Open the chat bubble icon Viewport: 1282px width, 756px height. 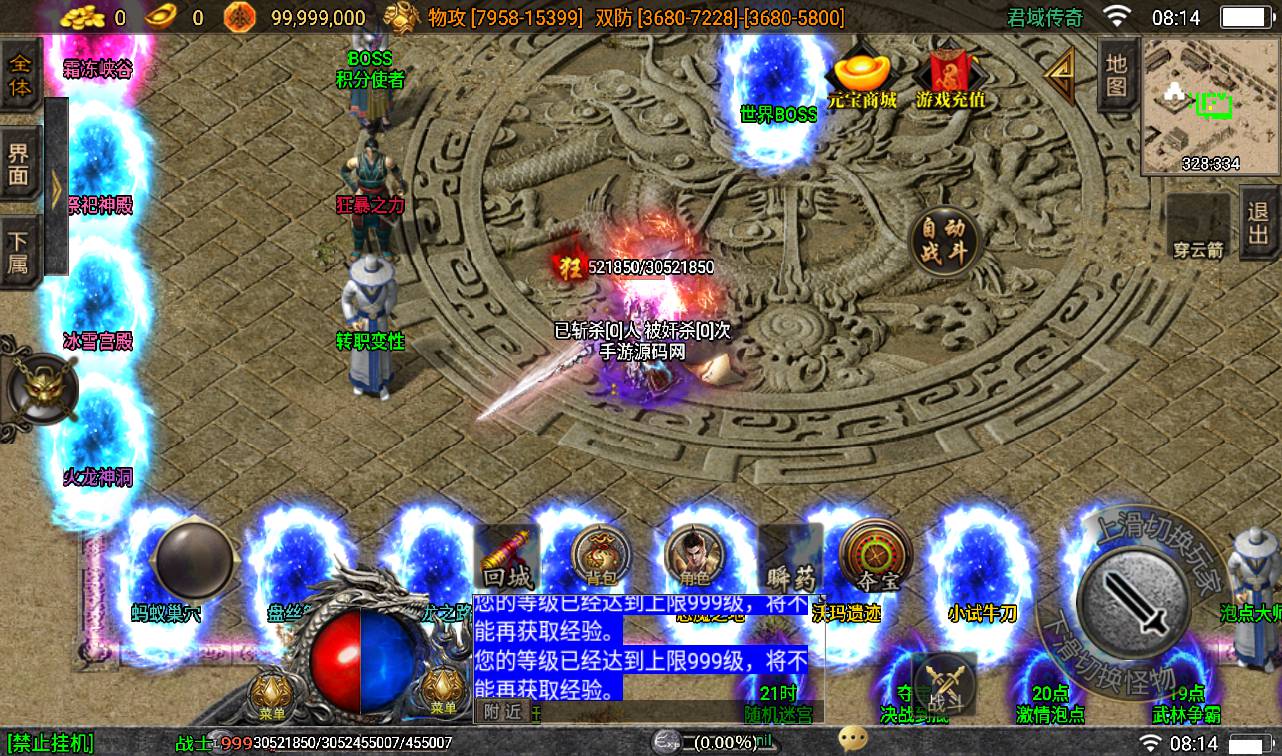[853, 739]
